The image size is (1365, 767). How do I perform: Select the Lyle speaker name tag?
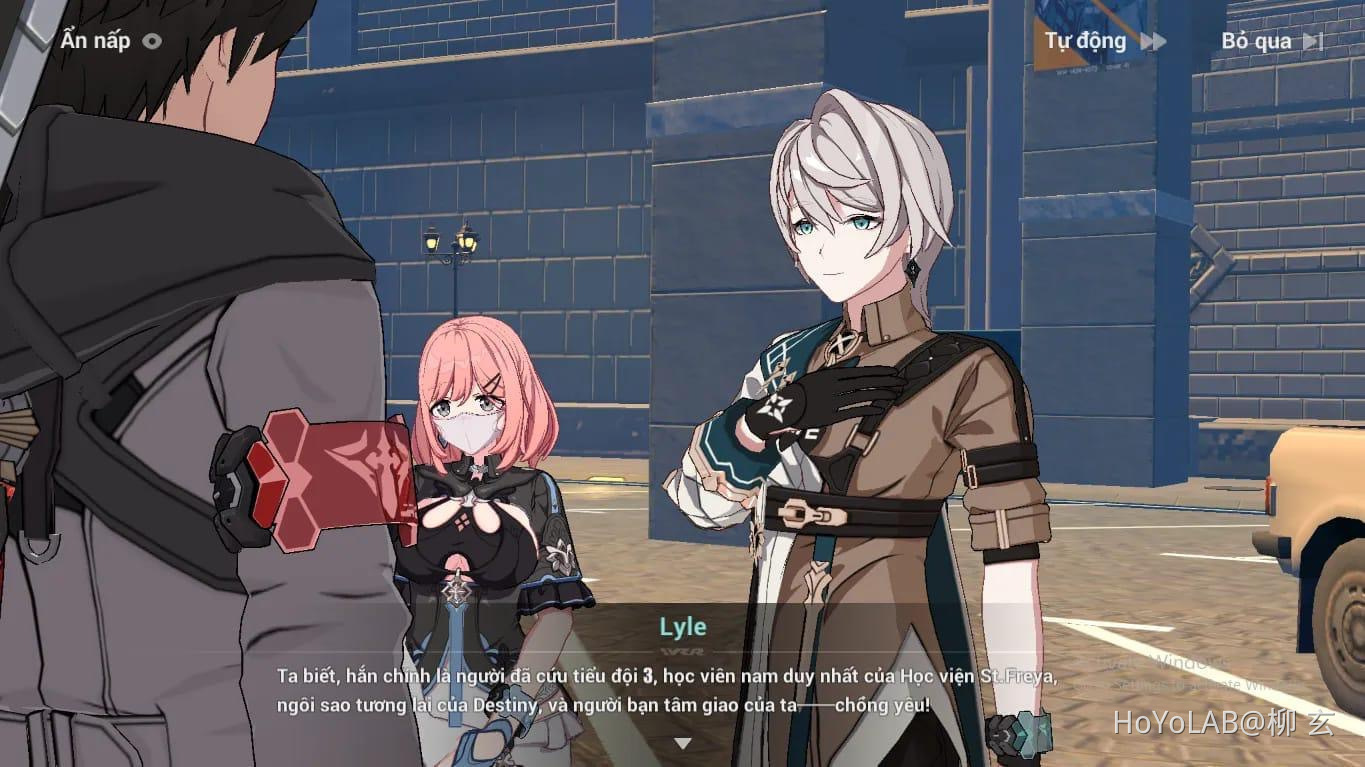683,627
